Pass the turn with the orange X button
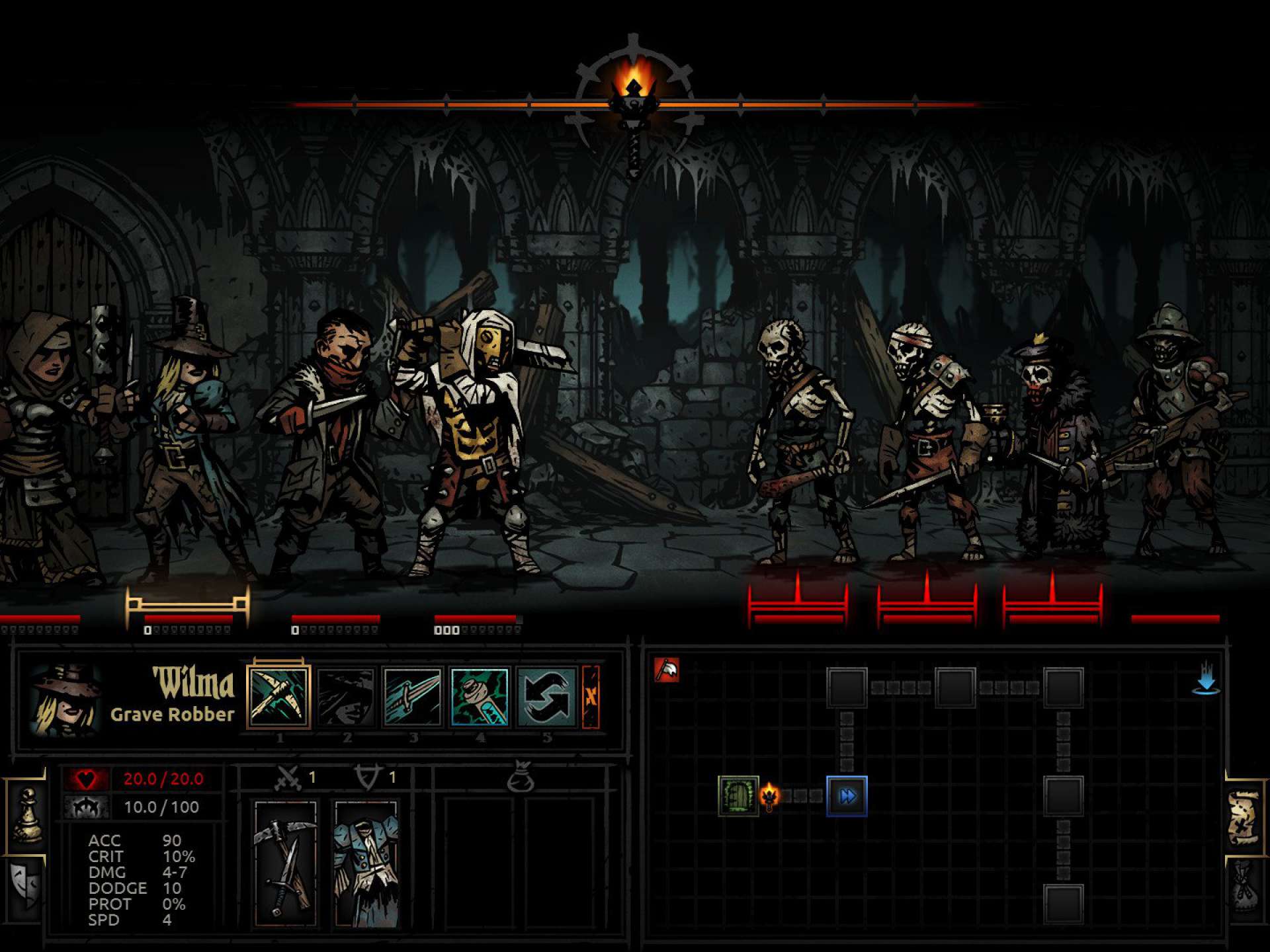Viewport: 1270px width, 952px height. click(591, 697)
